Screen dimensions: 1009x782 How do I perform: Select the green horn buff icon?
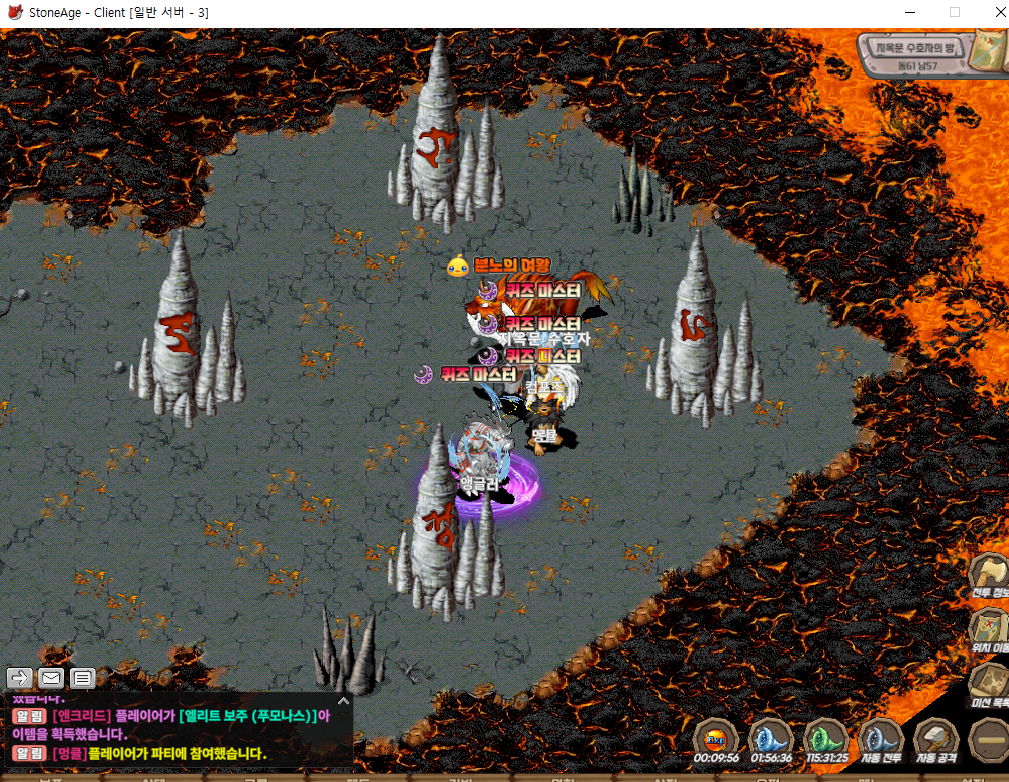[826, 740]
